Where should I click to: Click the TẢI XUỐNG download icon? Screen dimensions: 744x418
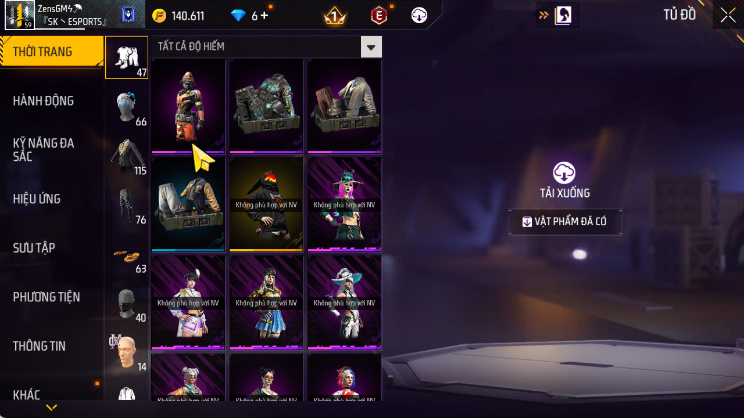565,172
